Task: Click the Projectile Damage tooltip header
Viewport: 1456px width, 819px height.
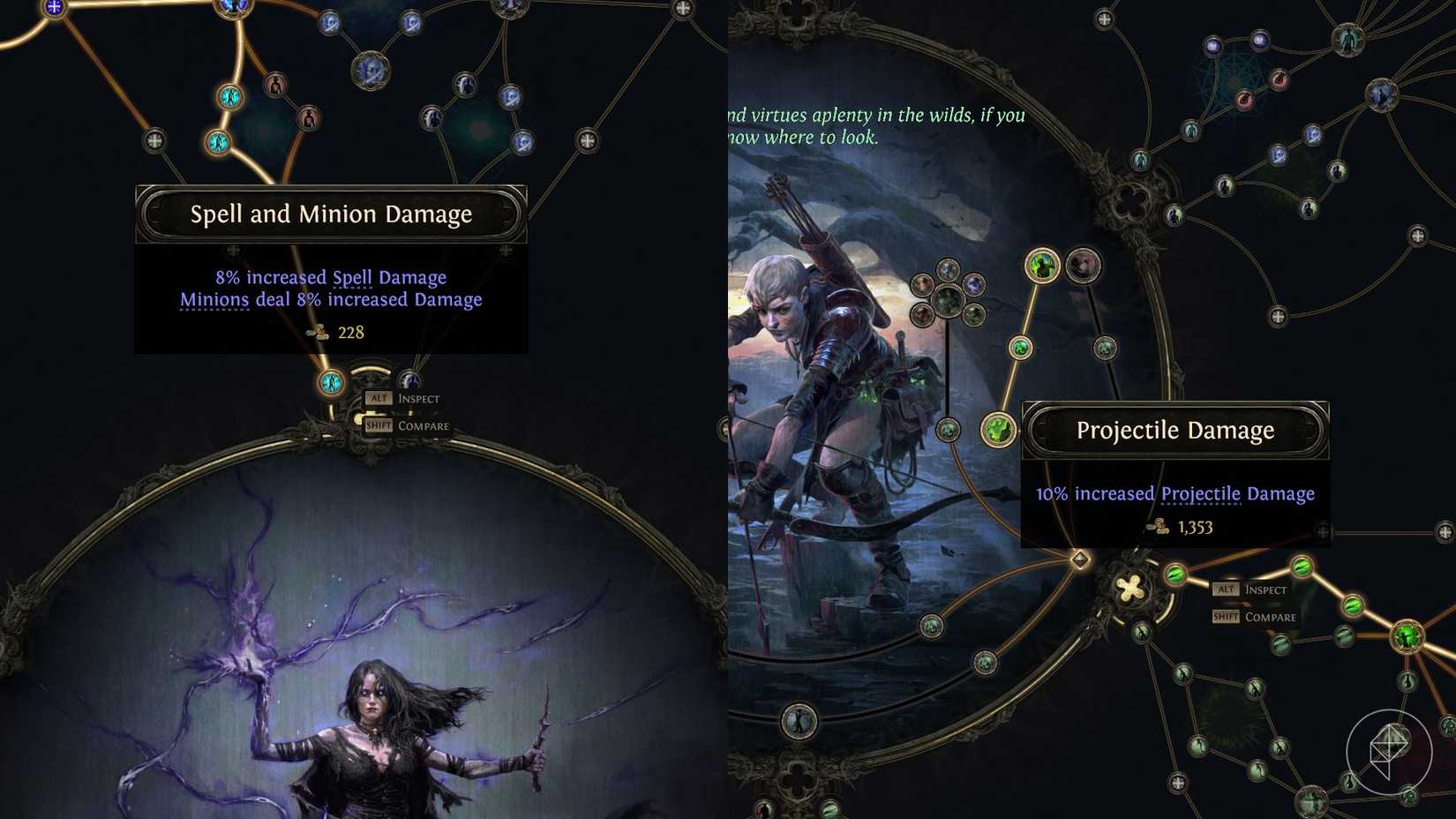Action: point(1174,431)
